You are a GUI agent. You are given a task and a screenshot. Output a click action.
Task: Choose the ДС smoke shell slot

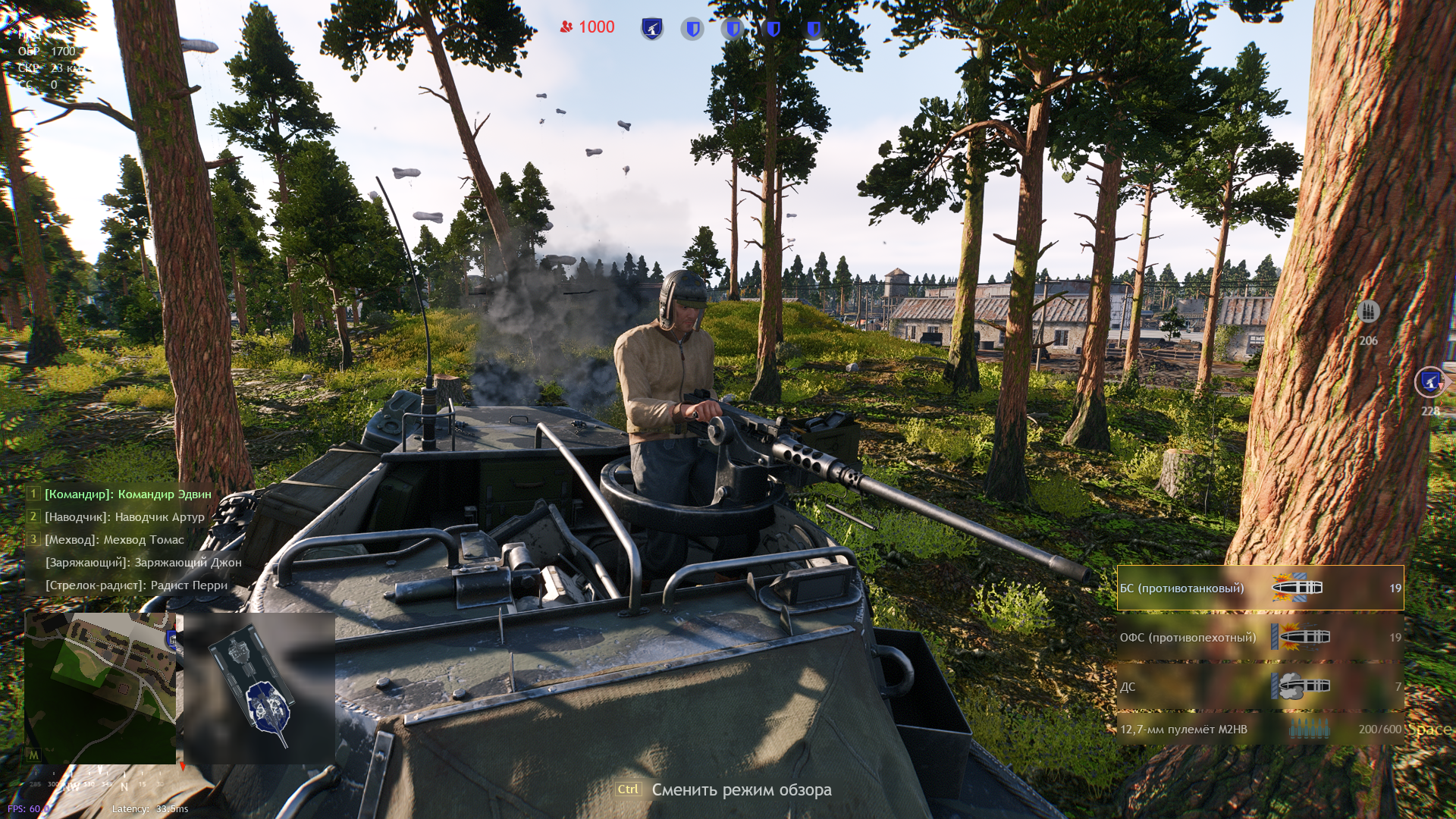(x=1260, y=686)
